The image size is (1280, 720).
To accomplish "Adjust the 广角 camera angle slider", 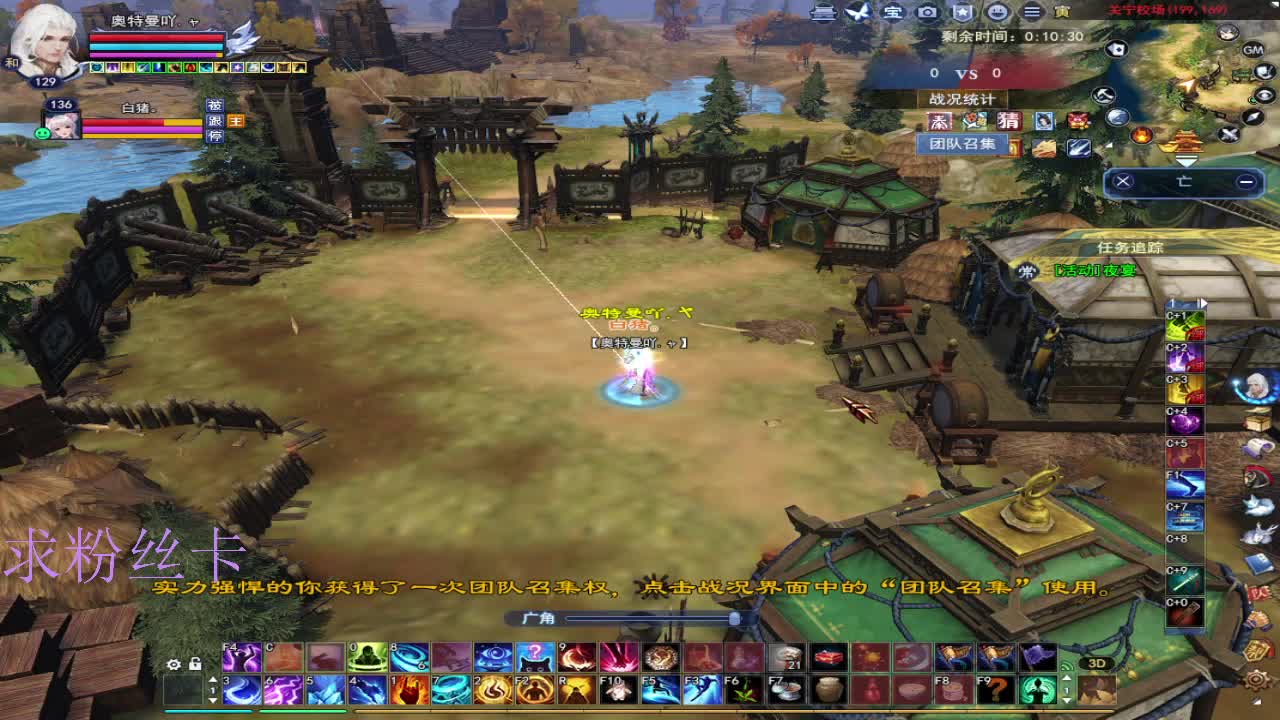I will coord(735,617).
